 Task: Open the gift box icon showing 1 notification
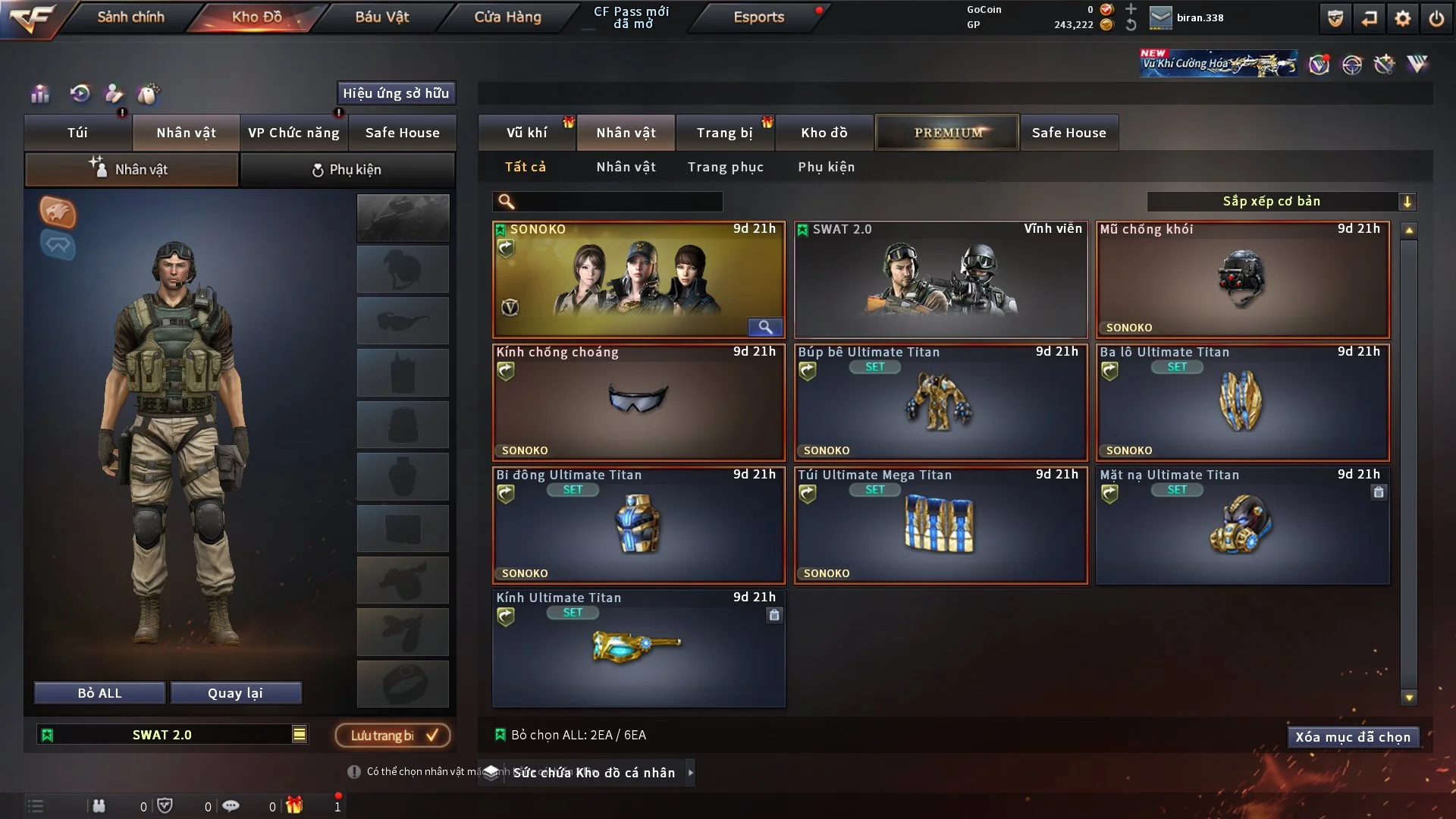coord(296,806)
